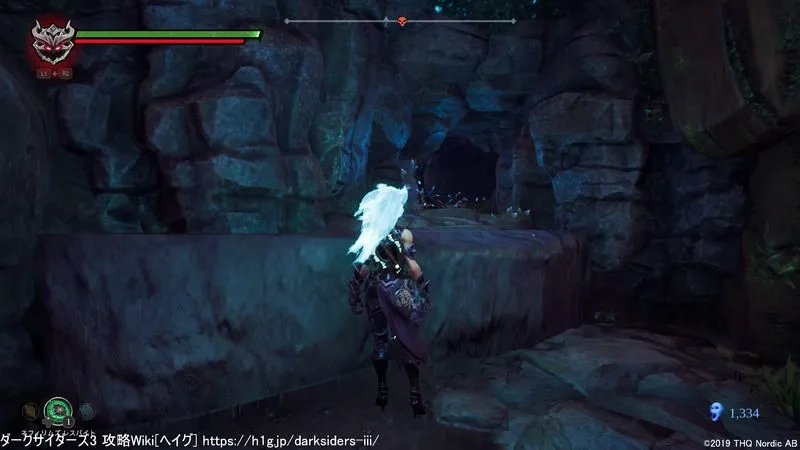Select the green Nephilim's Respite item slot
Image resolution: width=800 pixels, height=450 pixels.
[58, 410]
